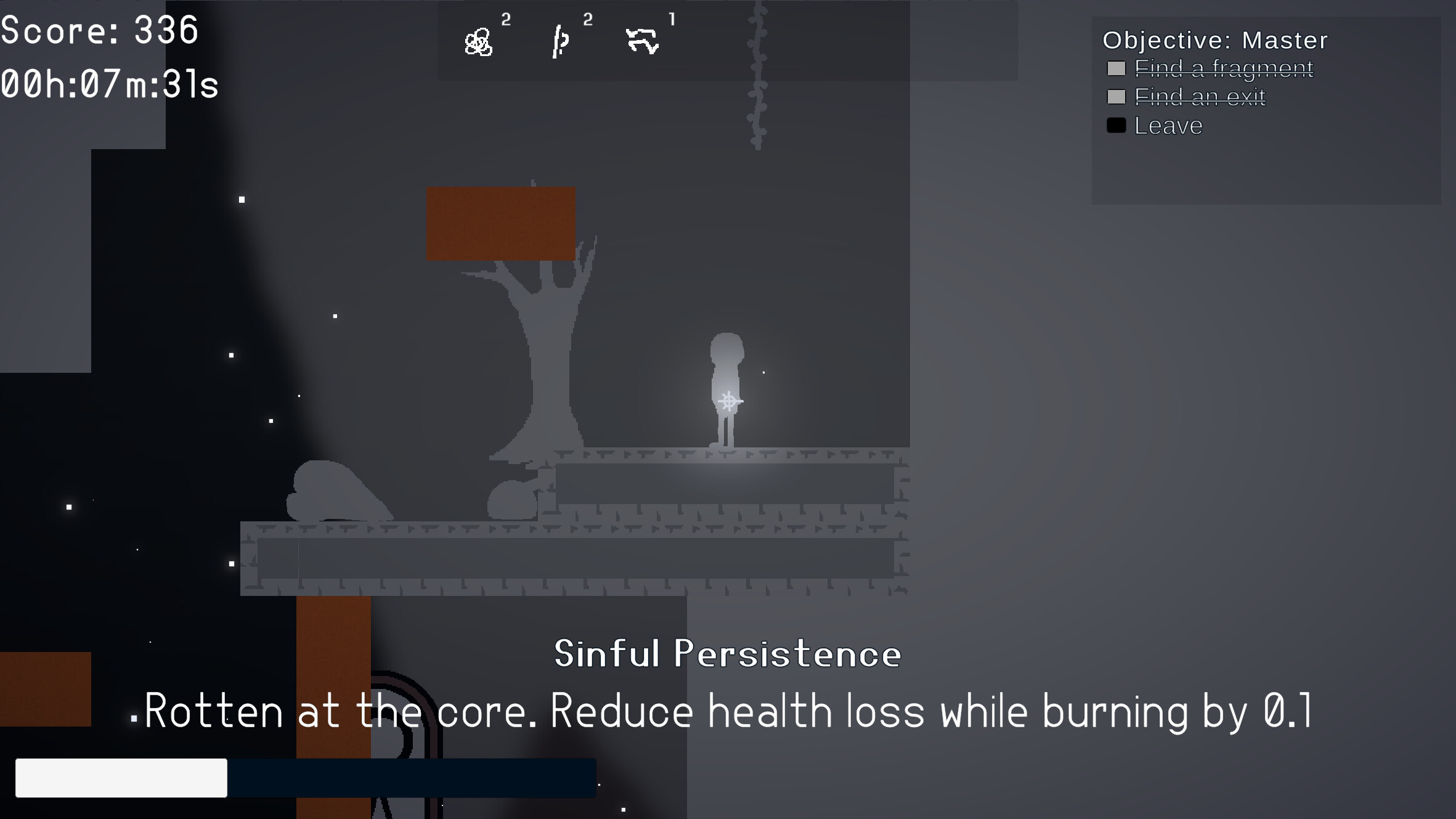Select the Sinful Persistence perk title
This screenshot has width=1456, height=819.
(727, 654)
